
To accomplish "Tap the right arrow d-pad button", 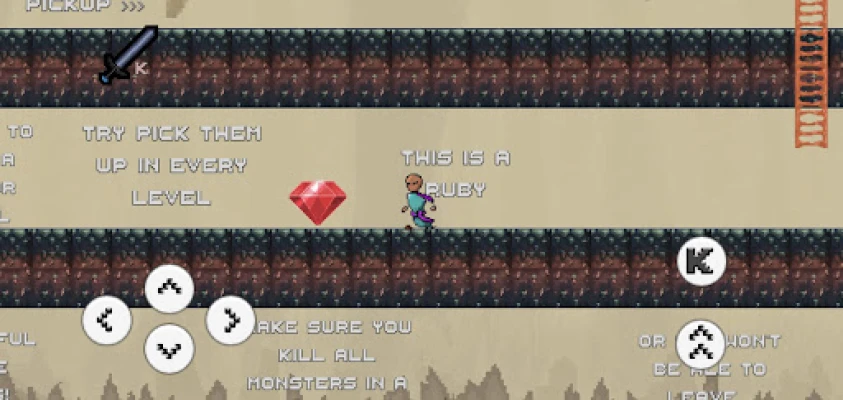I will click(x=231, y=321).
